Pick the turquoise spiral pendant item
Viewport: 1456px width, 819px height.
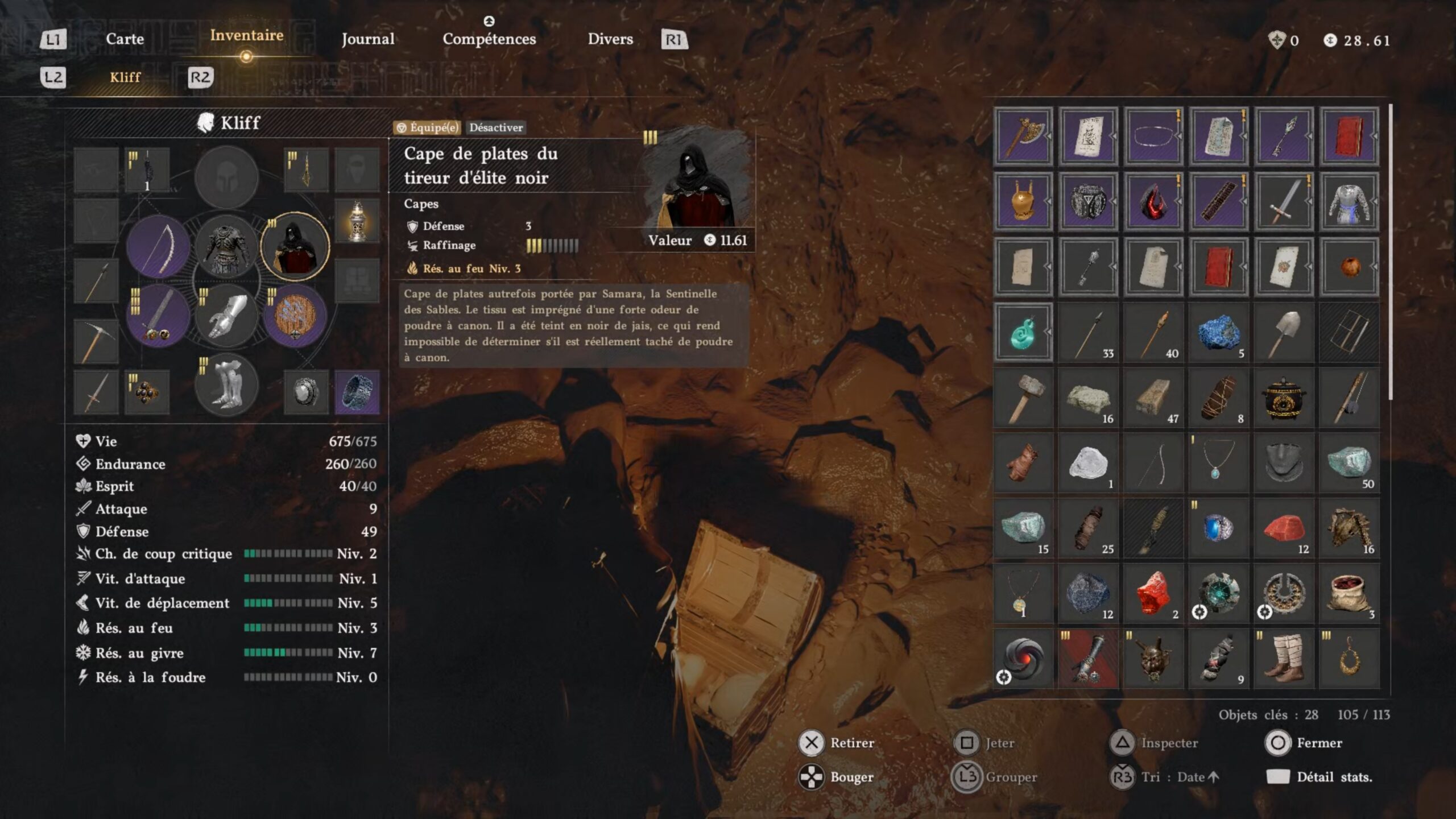[x=1023, y=333]
